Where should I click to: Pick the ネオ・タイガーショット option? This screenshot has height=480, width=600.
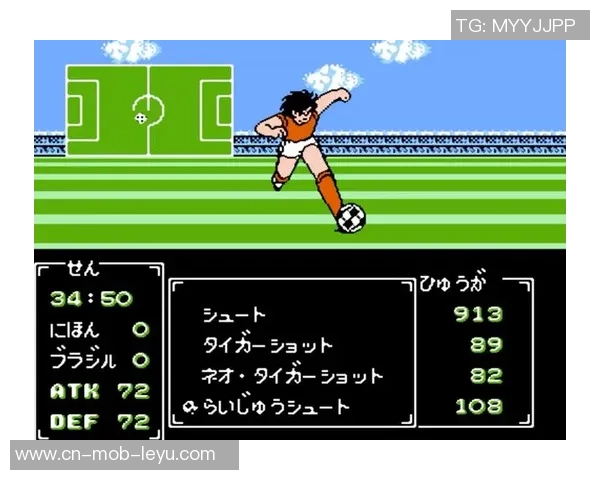[292, 377]
